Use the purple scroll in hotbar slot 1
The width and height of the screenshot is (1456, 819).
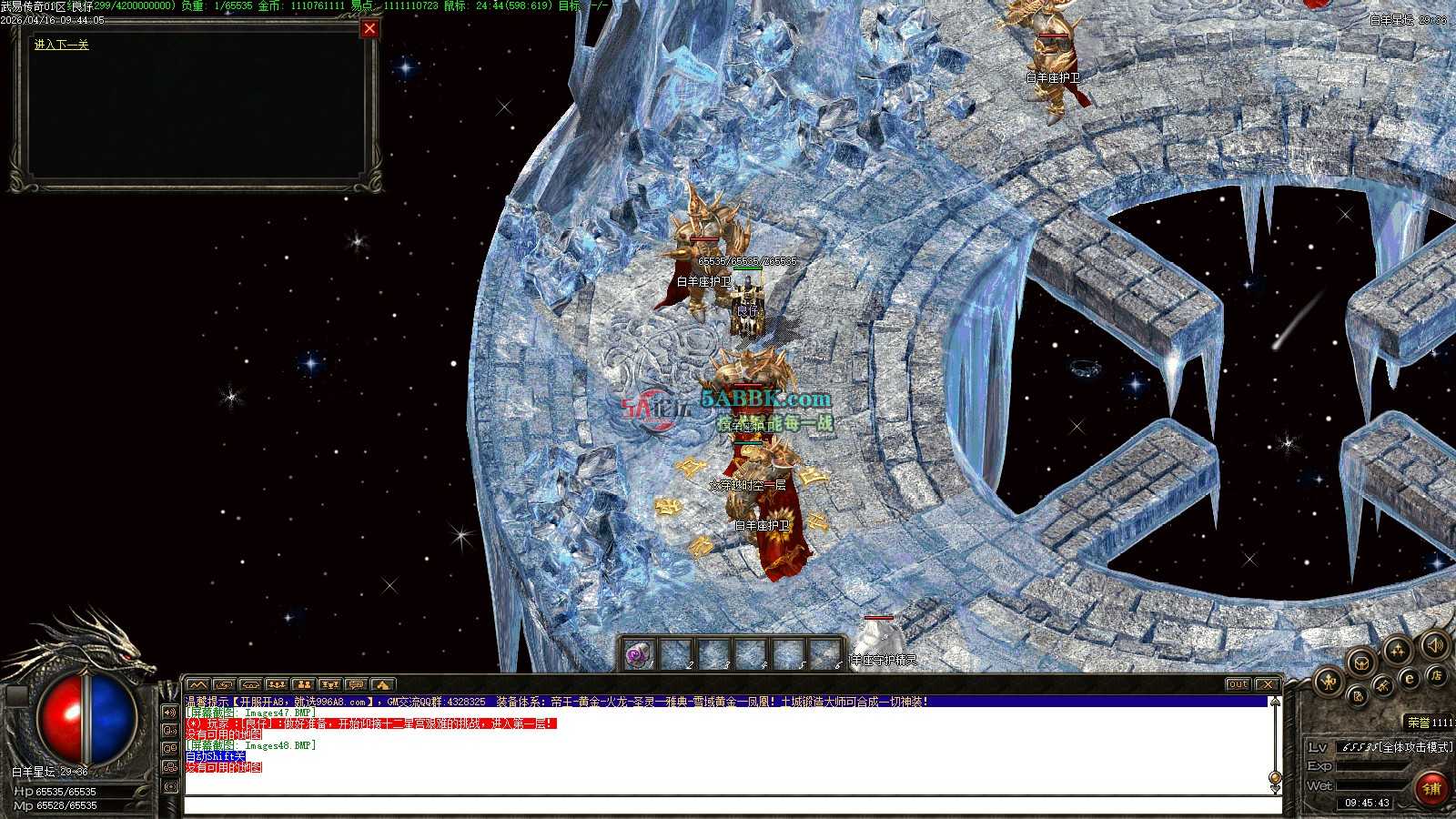tap(638, 653)
